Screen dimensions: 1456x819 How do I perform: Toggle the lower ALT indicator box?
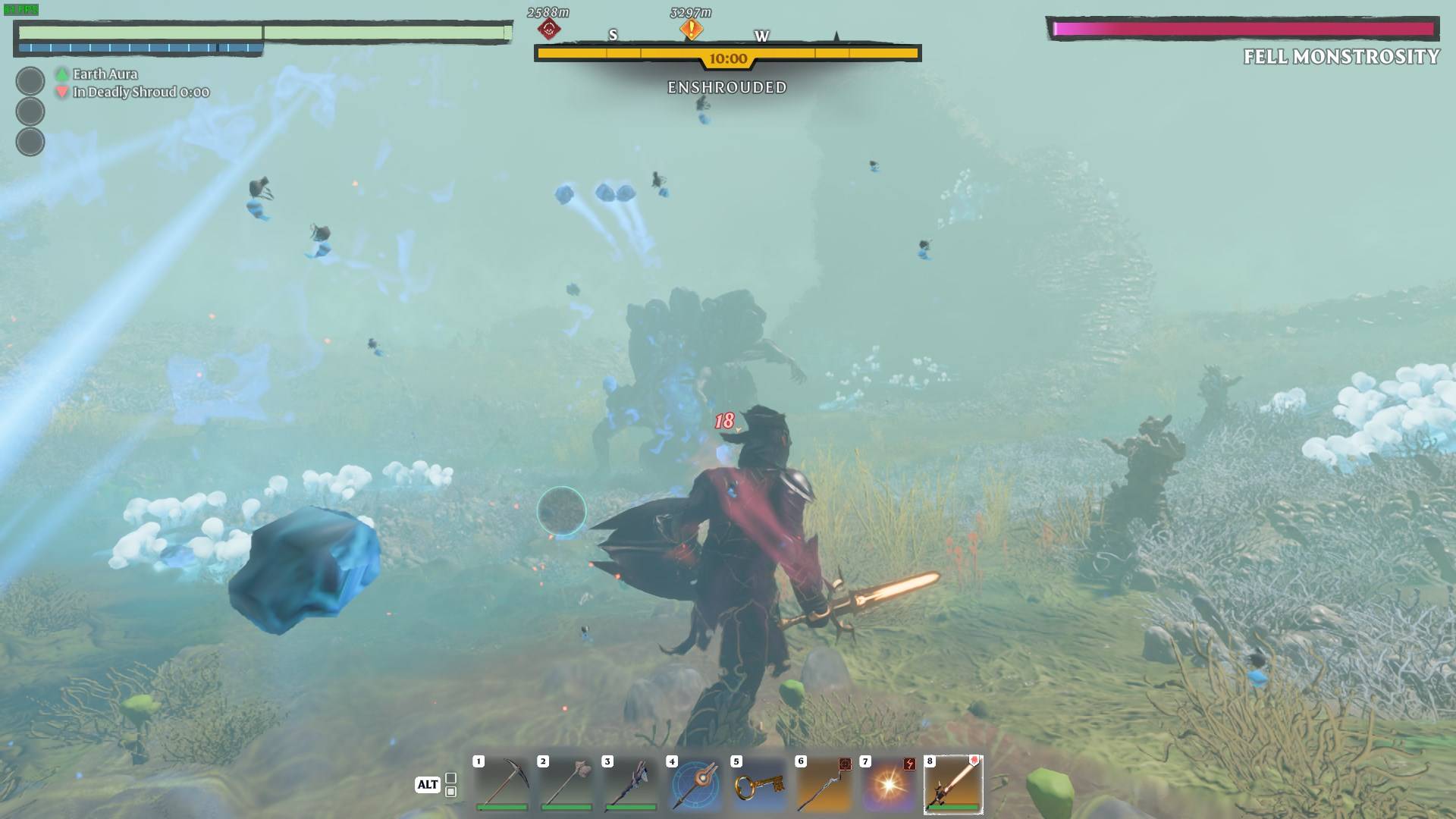tap(451, 792)
